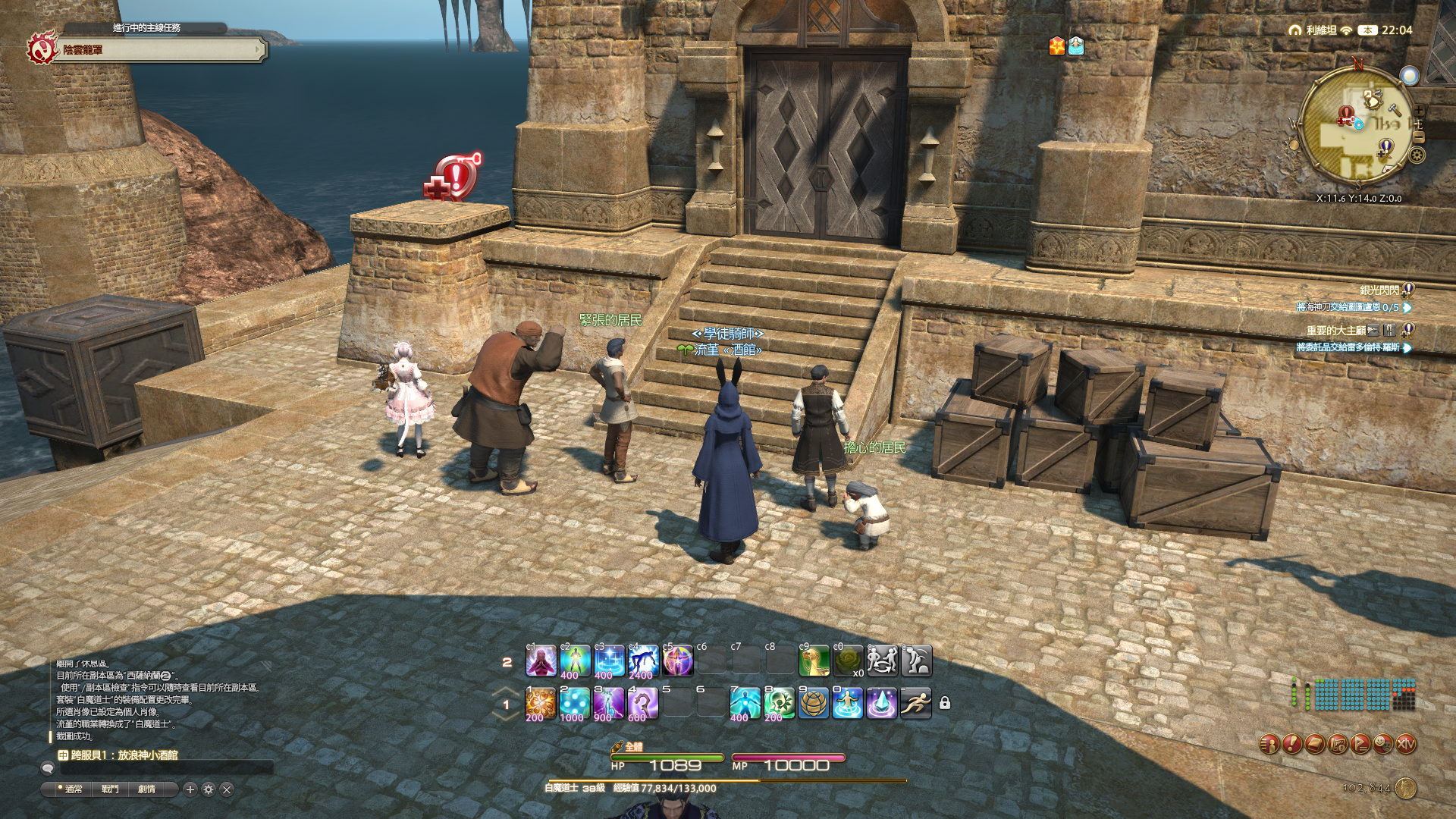Activate the yellow chocobo mount icon

[x=814, y=661]
